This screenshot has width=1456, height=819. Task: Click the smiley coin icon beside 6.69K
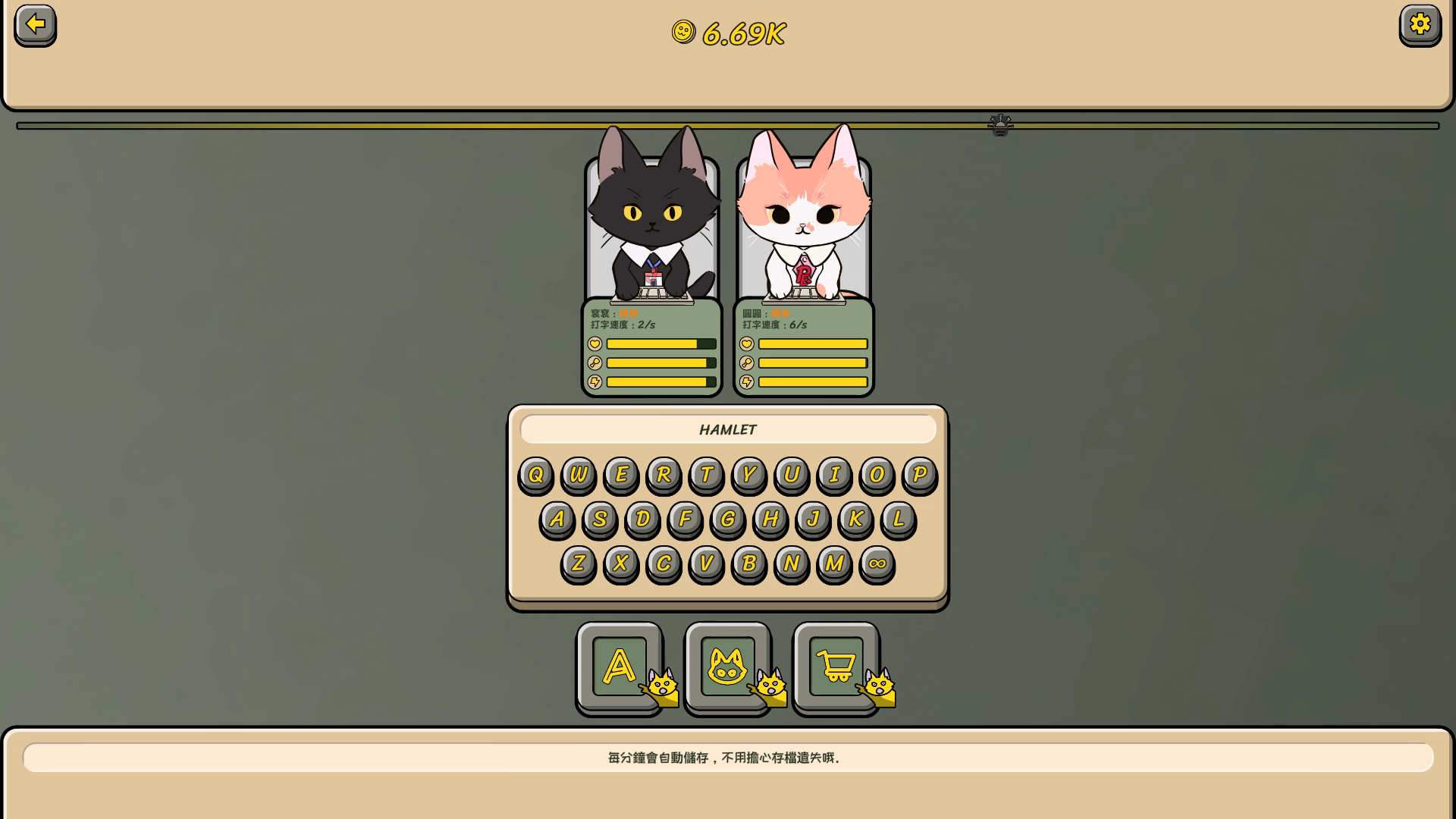683,33
